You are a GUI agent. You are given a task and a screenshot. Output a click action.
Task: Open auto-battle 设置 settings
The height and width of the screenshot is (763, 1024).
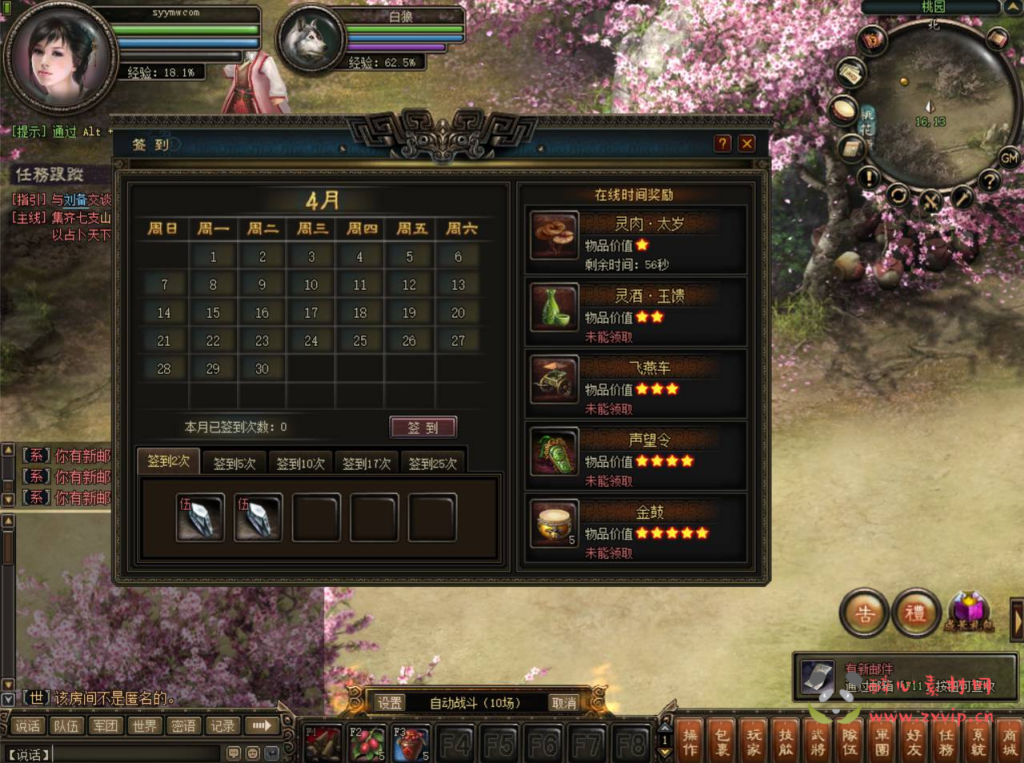click(390, 703)
